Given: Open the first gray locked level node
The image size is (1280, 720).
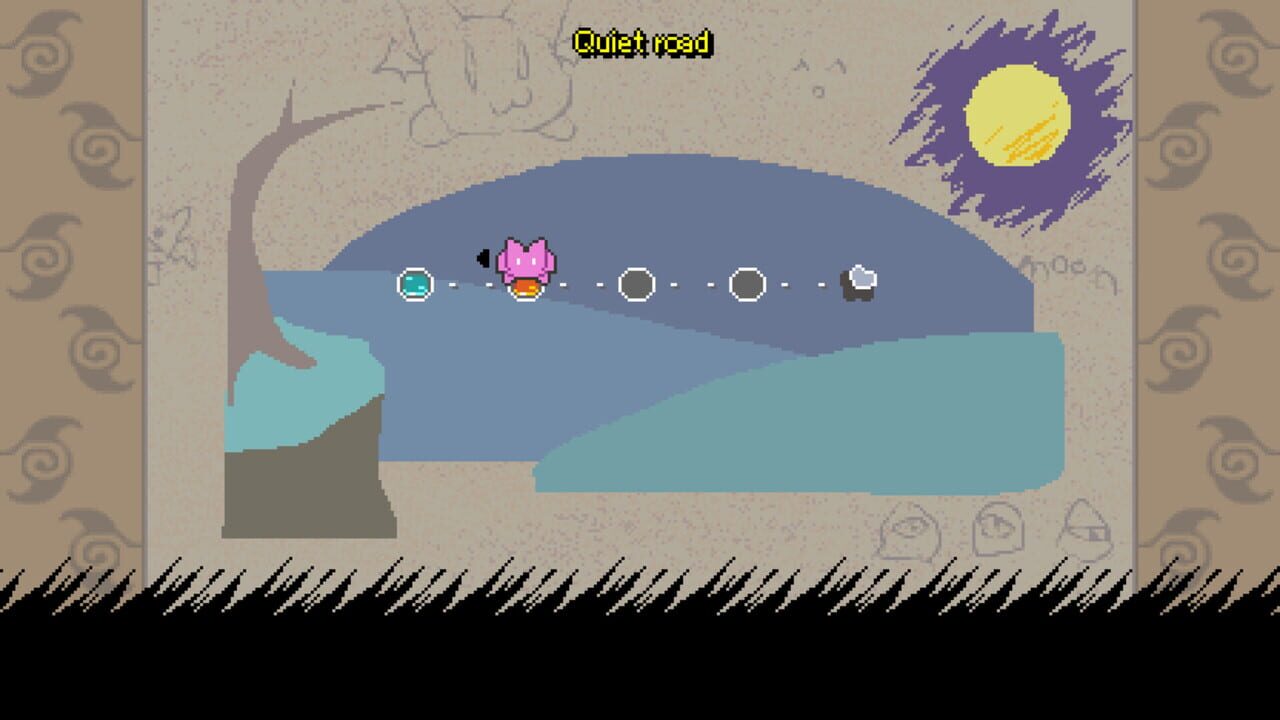Looking at the screenshot, I should click(638, 284).
